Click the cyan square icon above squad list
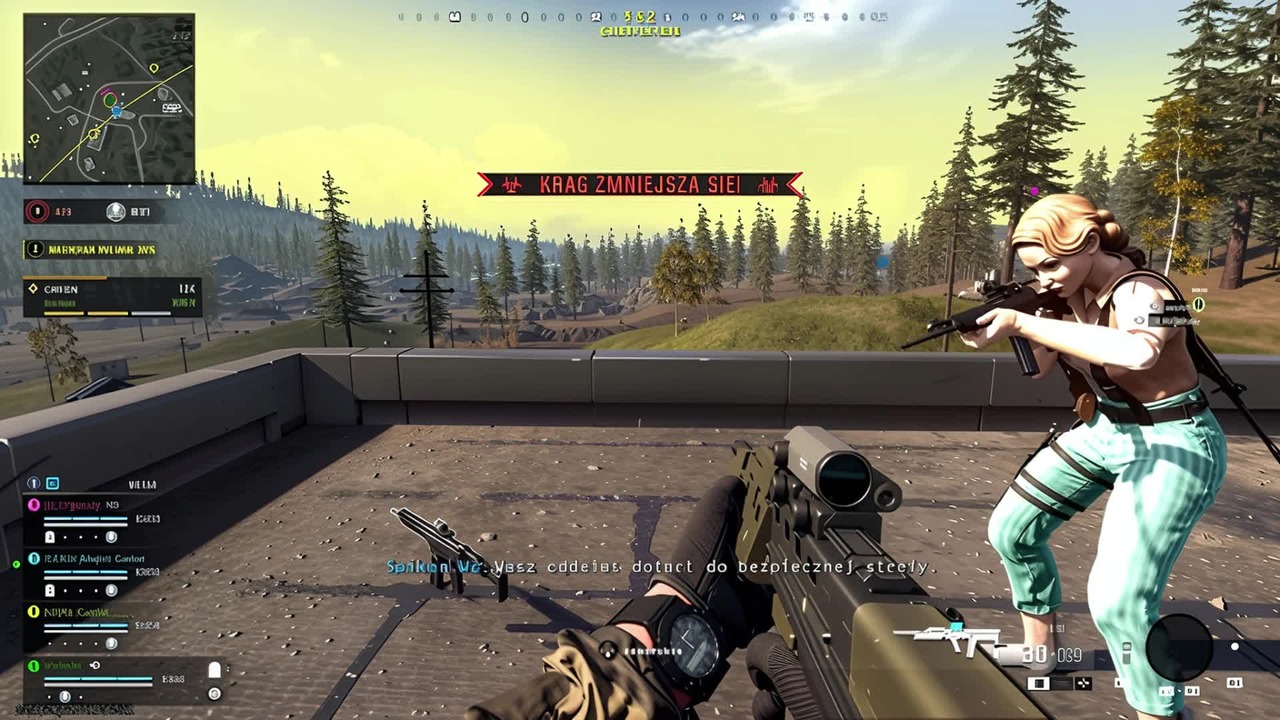 [x=53, y=483]
